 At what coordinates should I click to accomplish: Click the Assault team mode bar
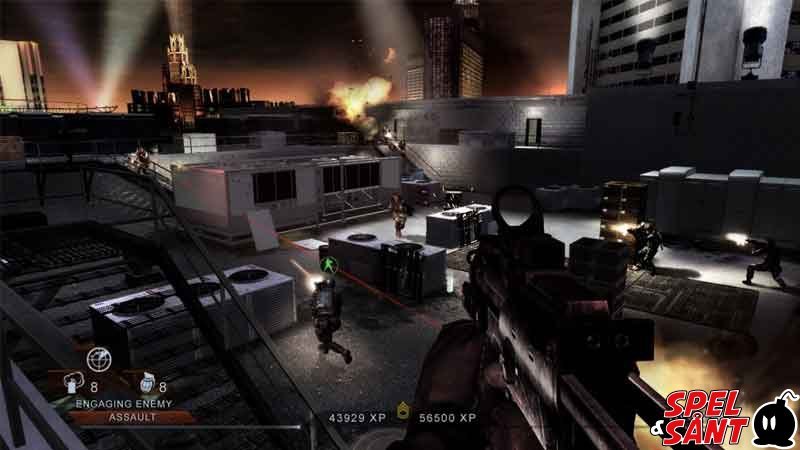click(124, 416)
